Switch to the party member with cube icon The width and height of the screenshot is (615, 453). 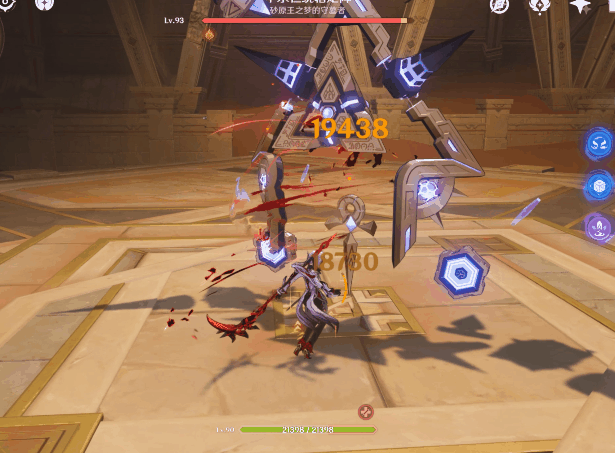599,186
